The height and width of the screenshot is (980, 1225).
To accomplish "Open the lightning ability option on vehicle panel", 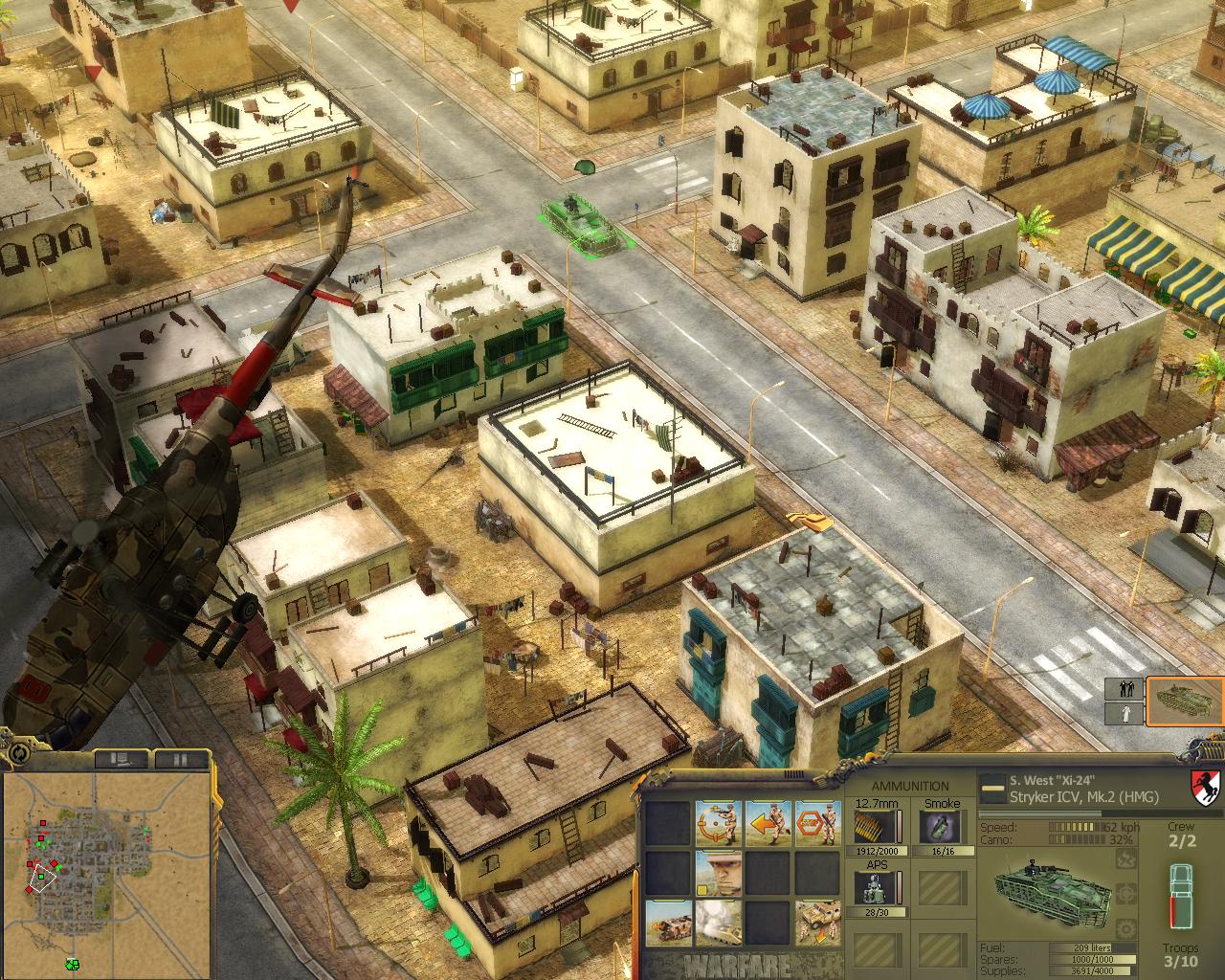I will (x=1126, y=860).
